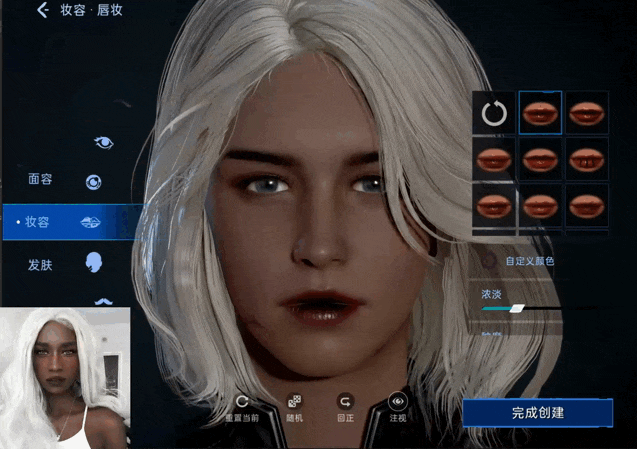
Task: Open the 面容 face category
Action: tap(41, 180)
